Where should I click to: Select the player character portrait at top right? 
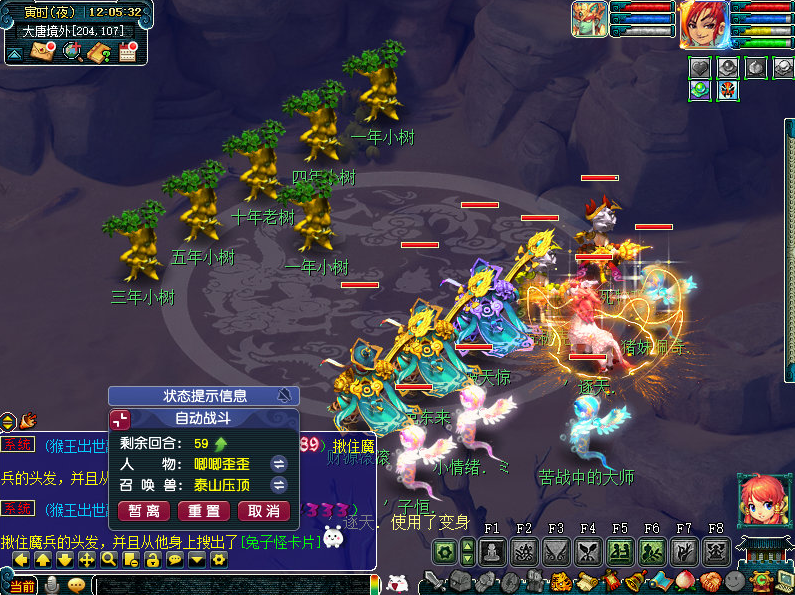704,24
